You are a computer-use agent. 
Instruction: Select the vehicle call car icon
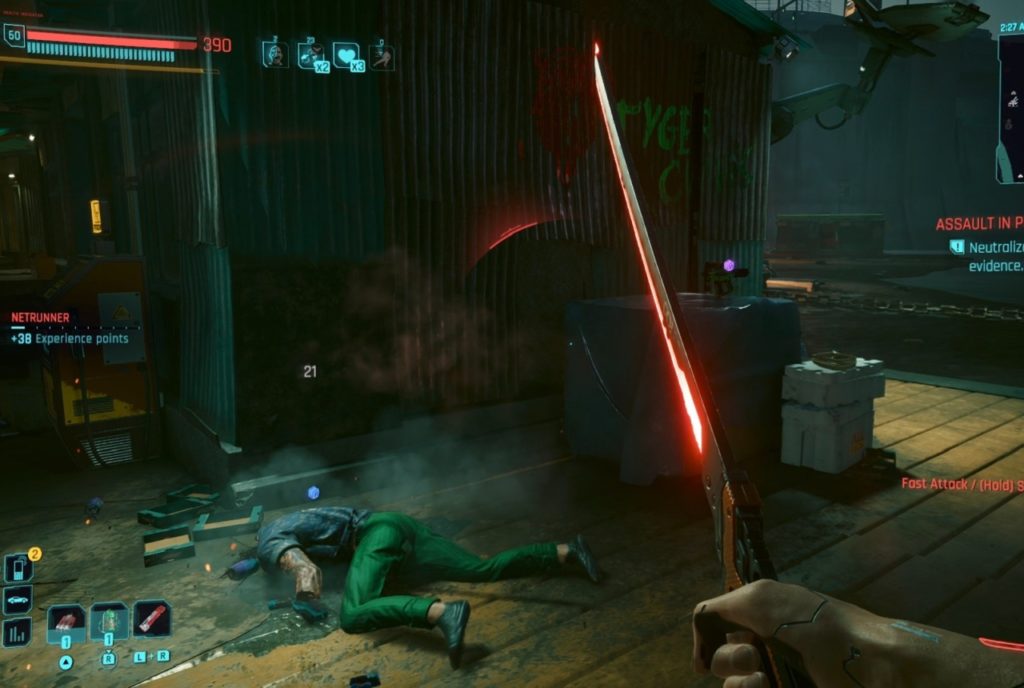point(17,600)
